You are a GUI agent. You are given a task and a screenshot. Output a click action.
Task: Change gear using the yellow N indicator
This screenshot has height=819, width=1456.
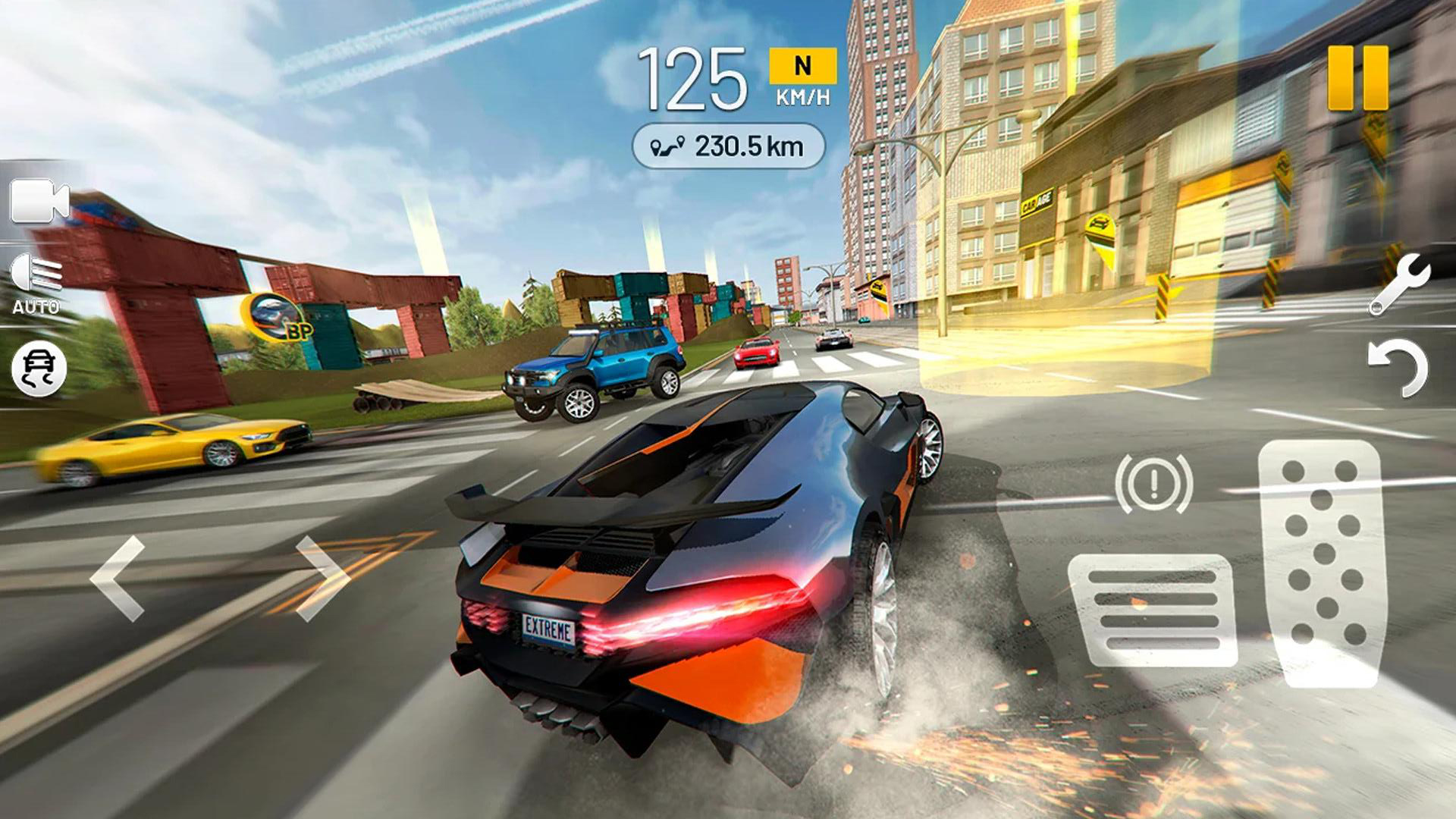pos(802,67)
